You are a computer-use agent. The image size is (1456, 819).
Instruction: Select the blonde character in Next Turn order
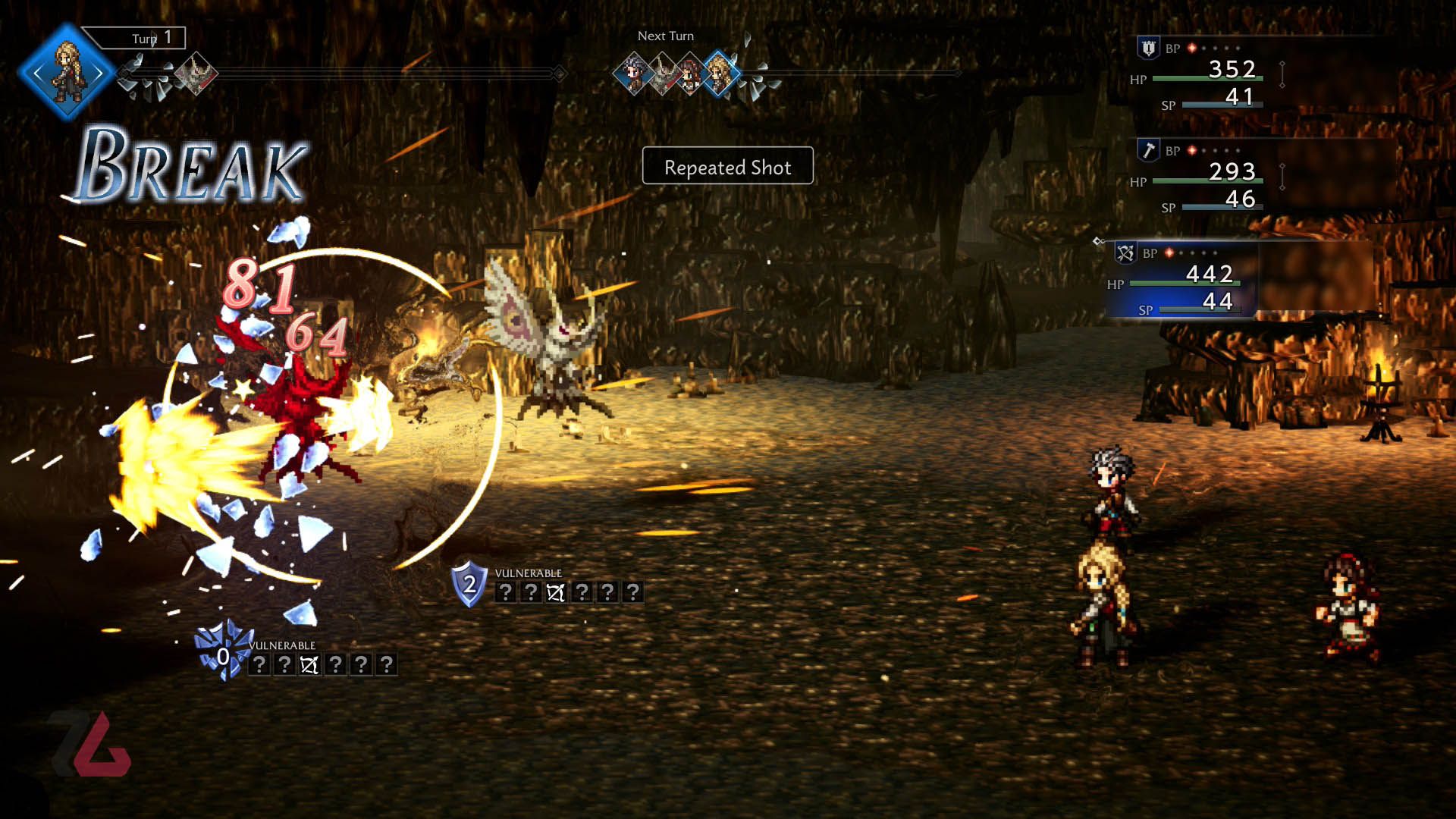tap(719, 74)
